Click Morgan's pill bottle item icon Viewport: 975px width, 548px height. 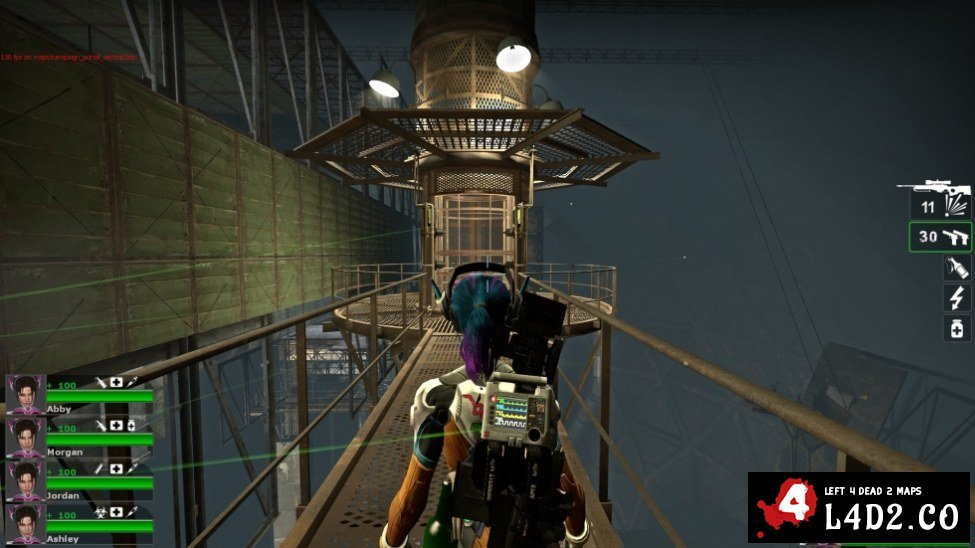tap(131, 426)
